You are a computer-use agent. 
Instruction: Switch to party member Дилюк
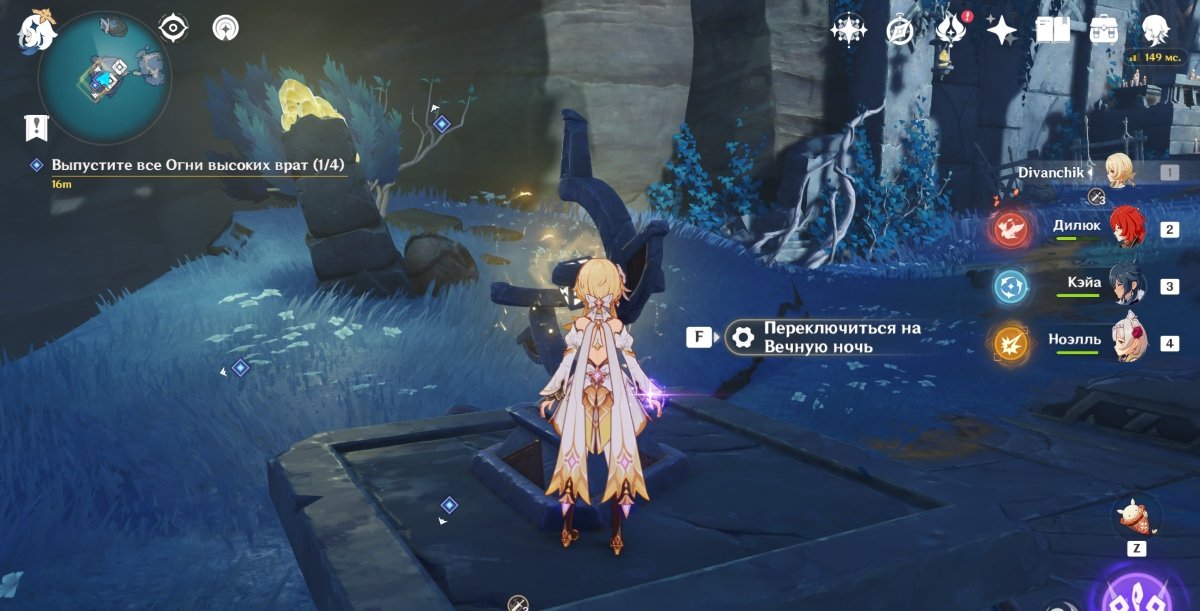[1127, 227]
